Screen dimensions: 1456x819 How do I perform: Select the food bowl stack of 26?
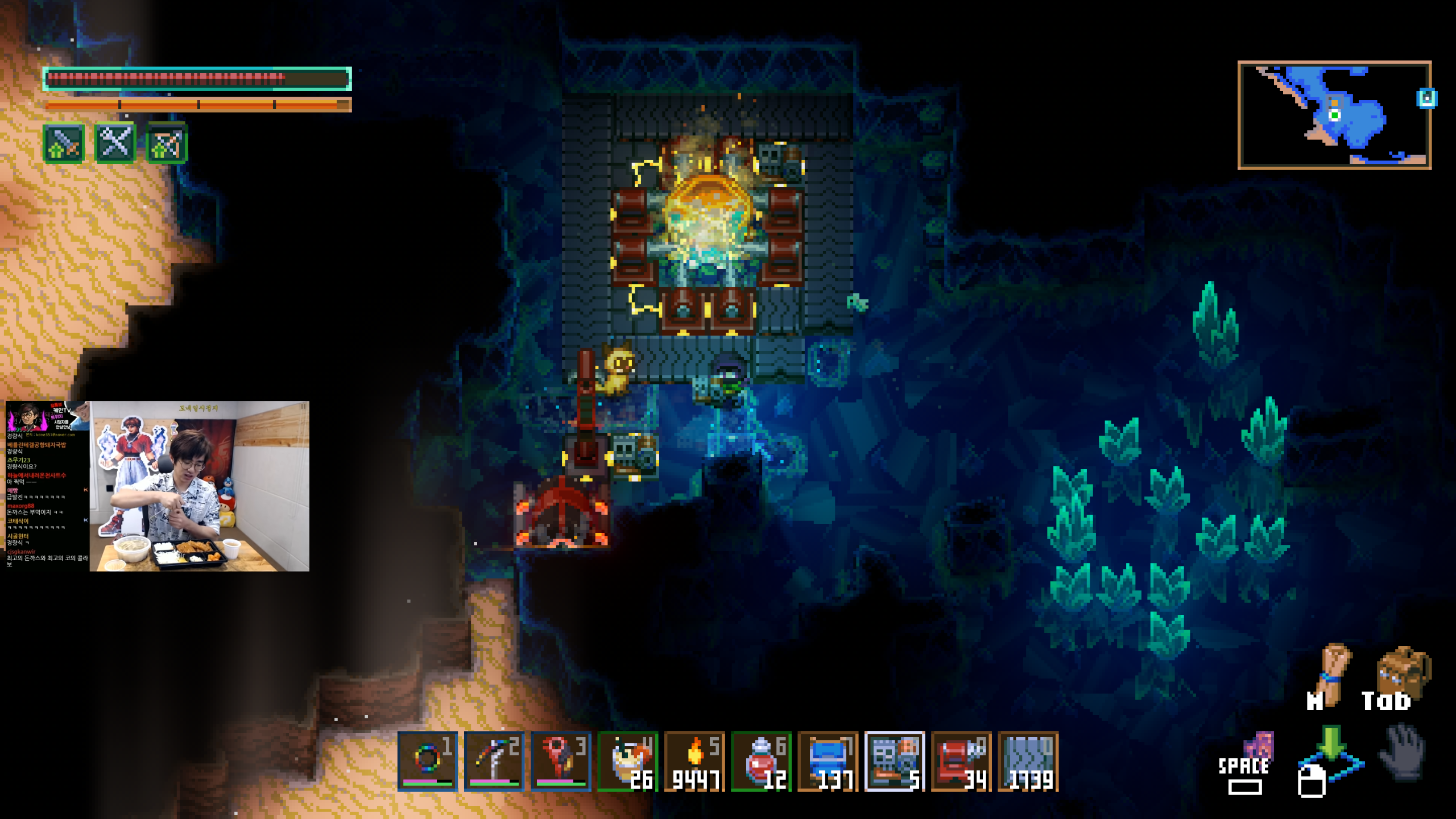click(x=628, y=760)
